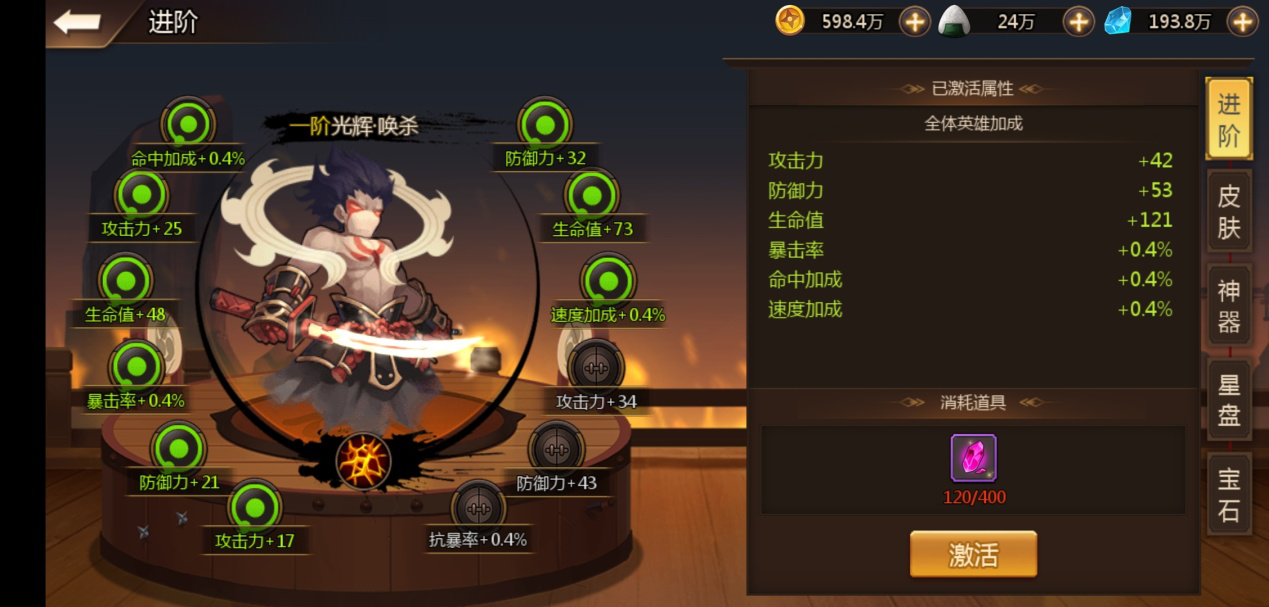The image size is (1269, 607).
Task: Open the 神器 artifact tab
Action: [1228, 306]
